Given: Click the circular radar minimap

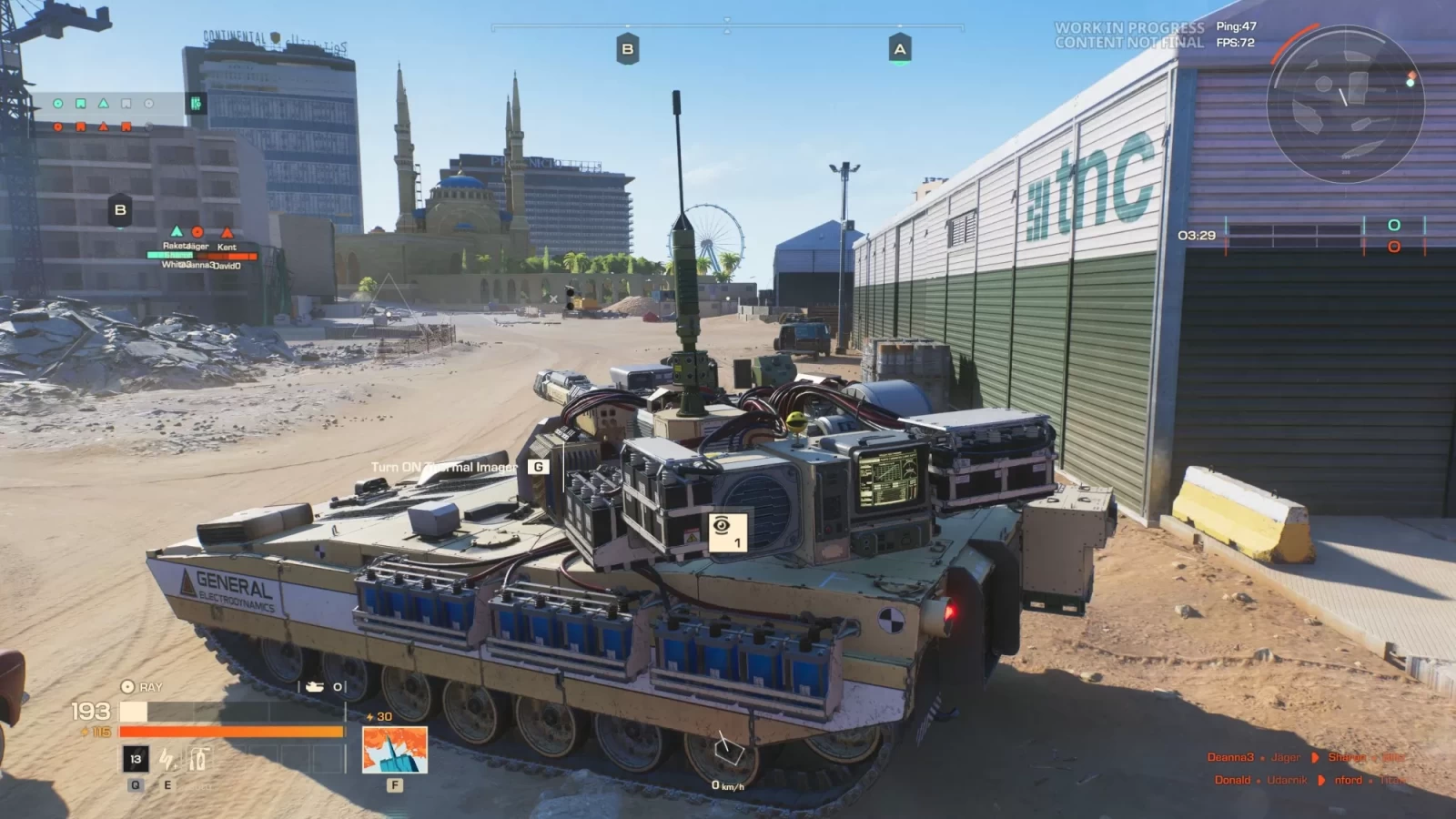Looking at the screenshot, I should coord(1345,102).
